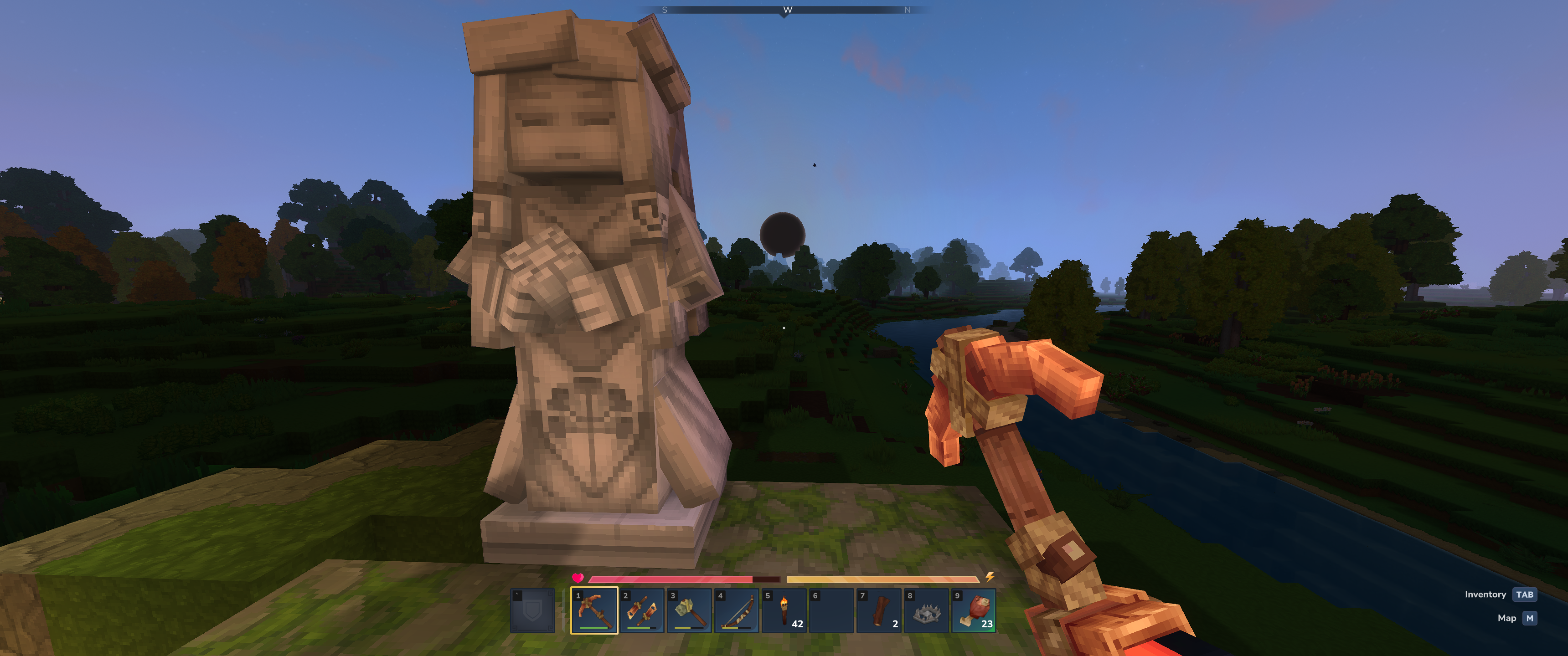Select the wooden bow in the hotbar
This screenshot has width=1568, height=656.
(x=737, y=610)
